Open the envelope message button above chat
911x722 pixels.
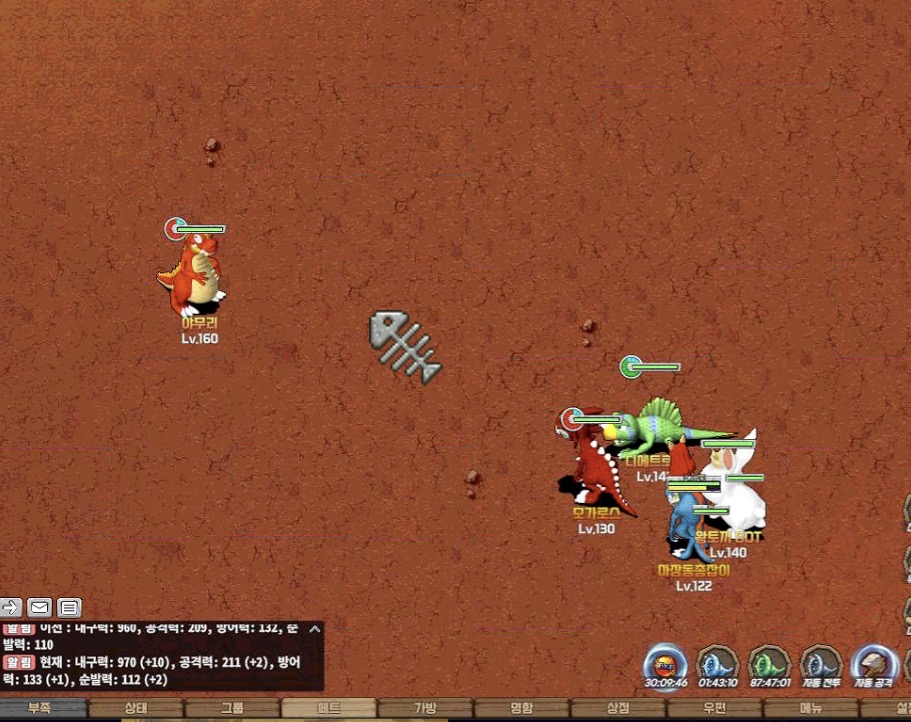(x=39, y=607)
